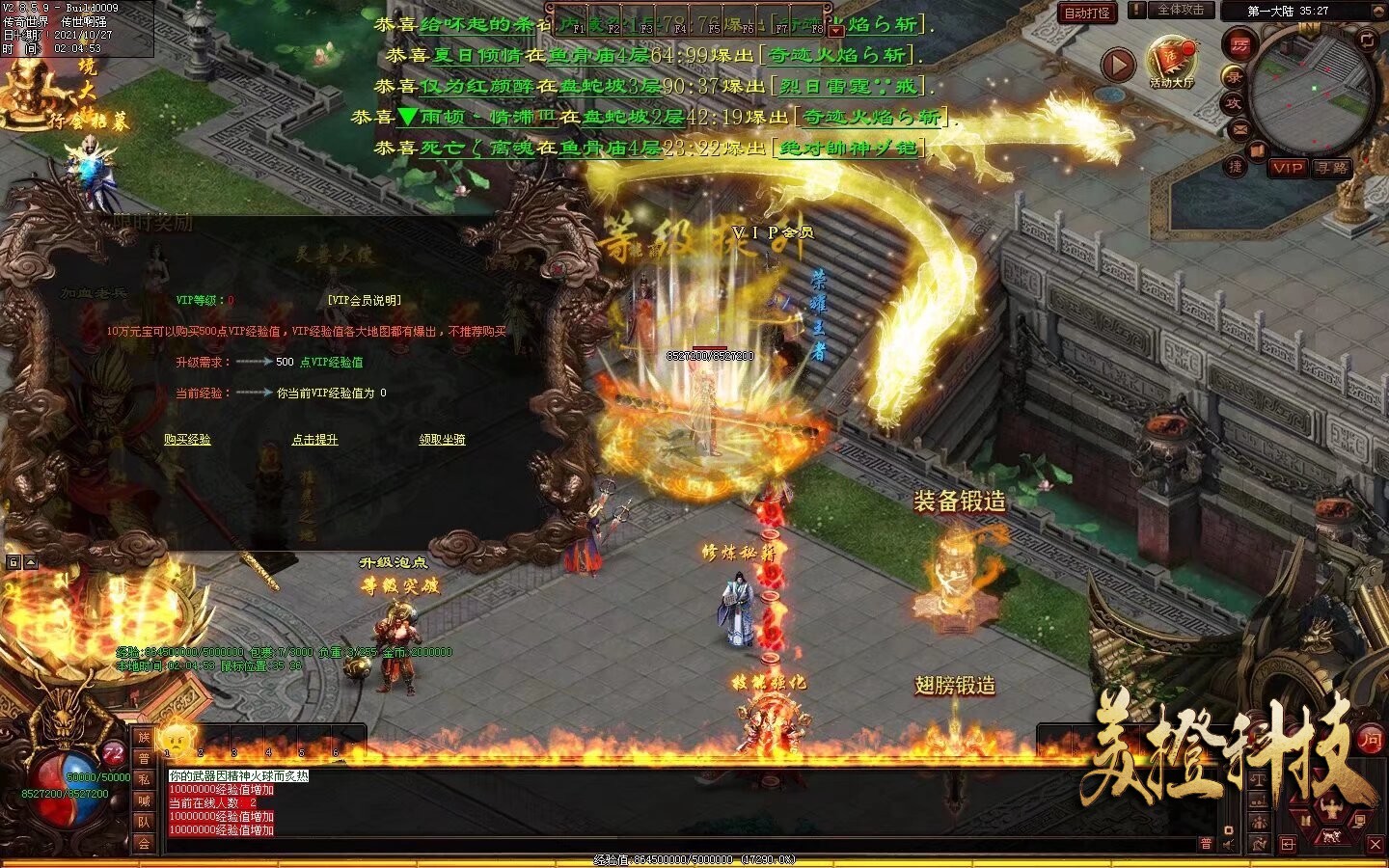Choose the 领取坐骑 mount claim link
The height and width of the screenshot is (868, 1389).
pyautogui.click(x=442, y=440)
